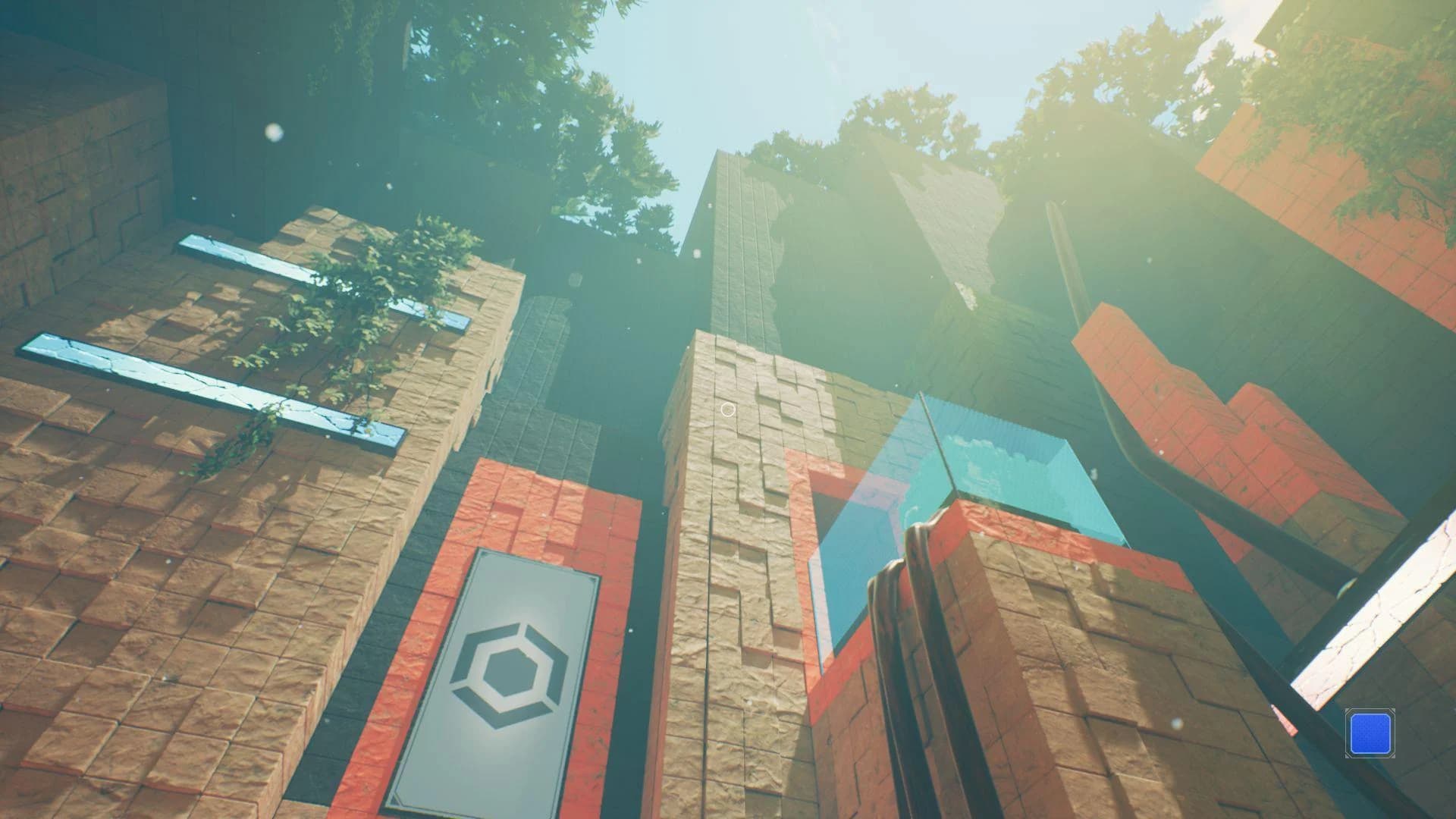Click the circular crosshair reticle
Viewport: 1456px width, 819px height.
point(727,409)
